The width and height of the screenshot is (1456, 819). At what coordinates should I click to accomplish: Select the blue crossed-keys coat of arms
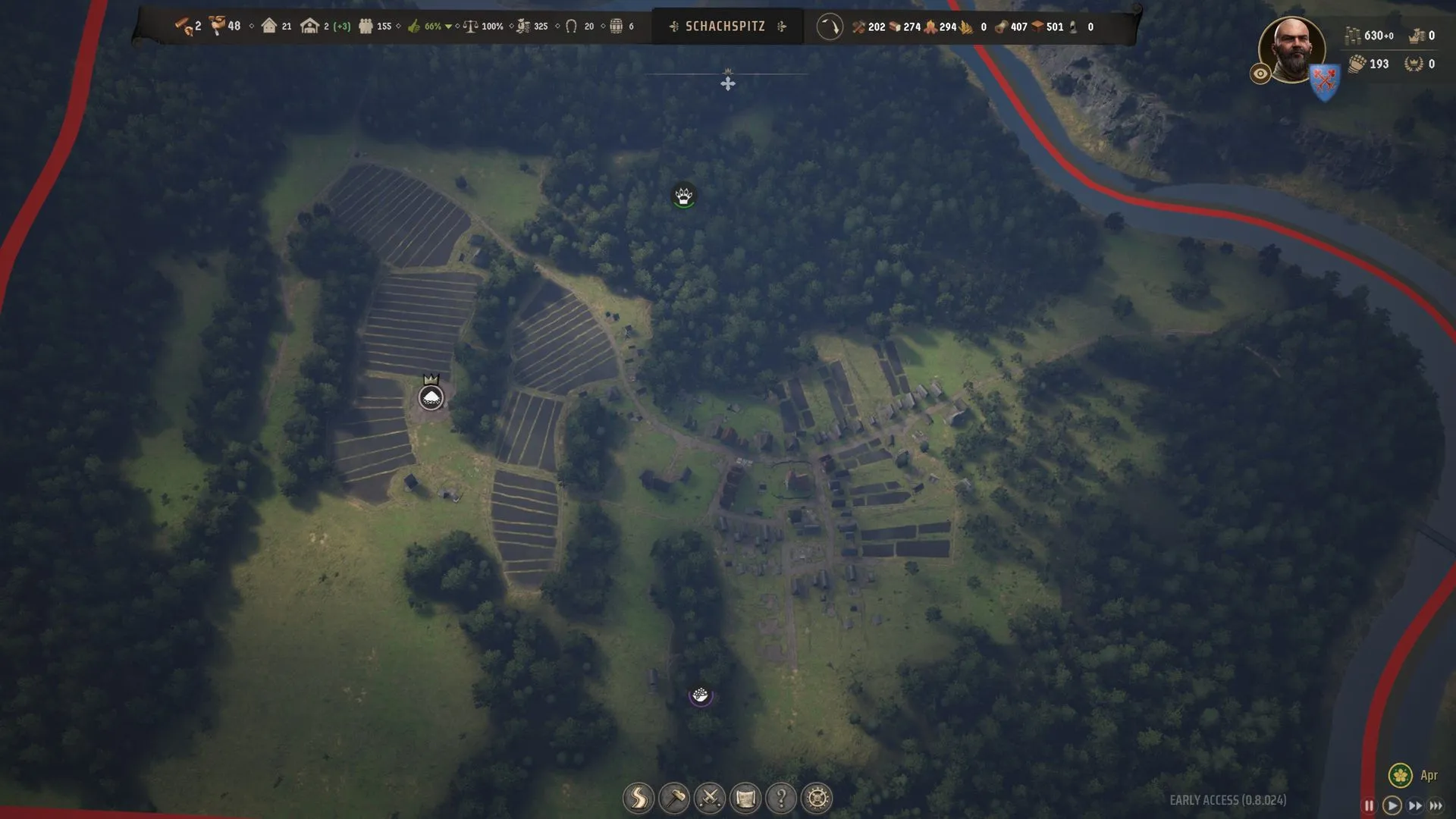tap(1325, 81)
